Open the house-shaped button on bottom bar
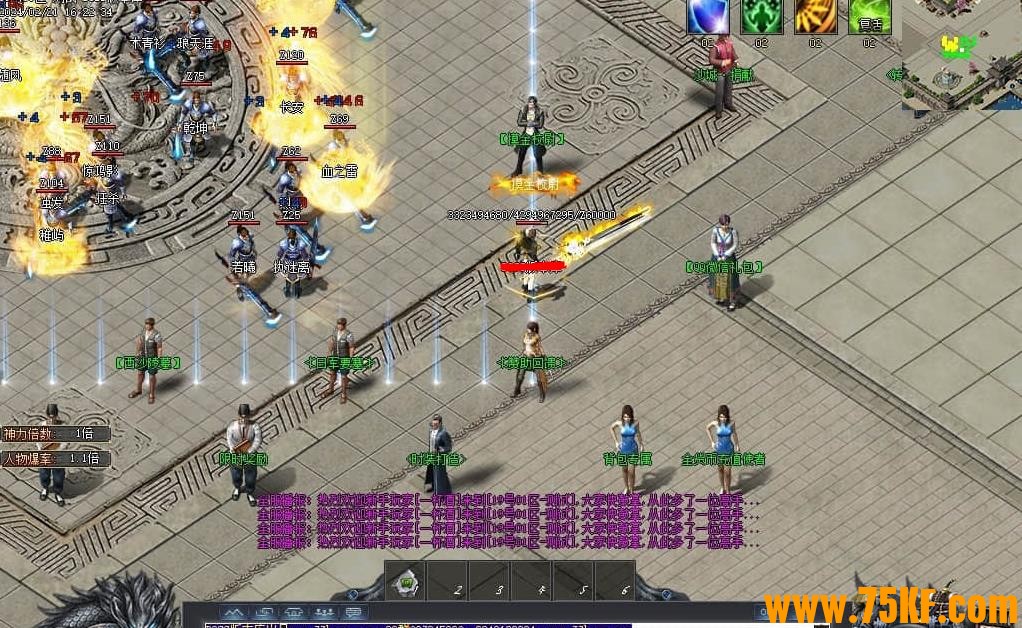 295,612
